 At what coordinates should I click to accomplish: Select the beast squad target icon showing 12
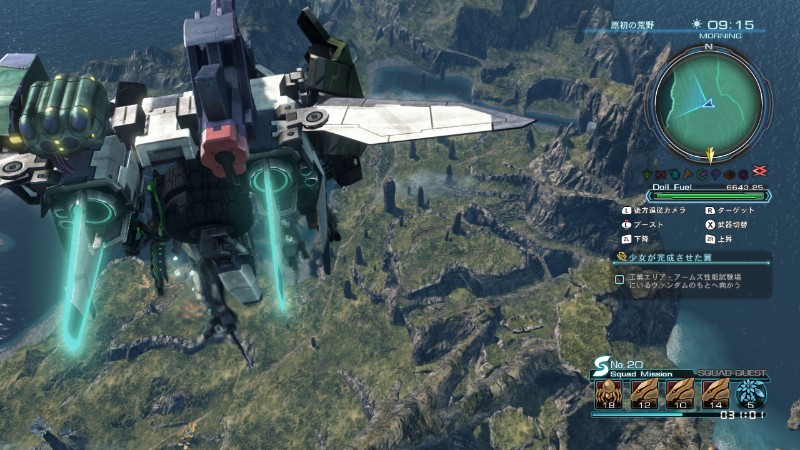tap(644, 391)
